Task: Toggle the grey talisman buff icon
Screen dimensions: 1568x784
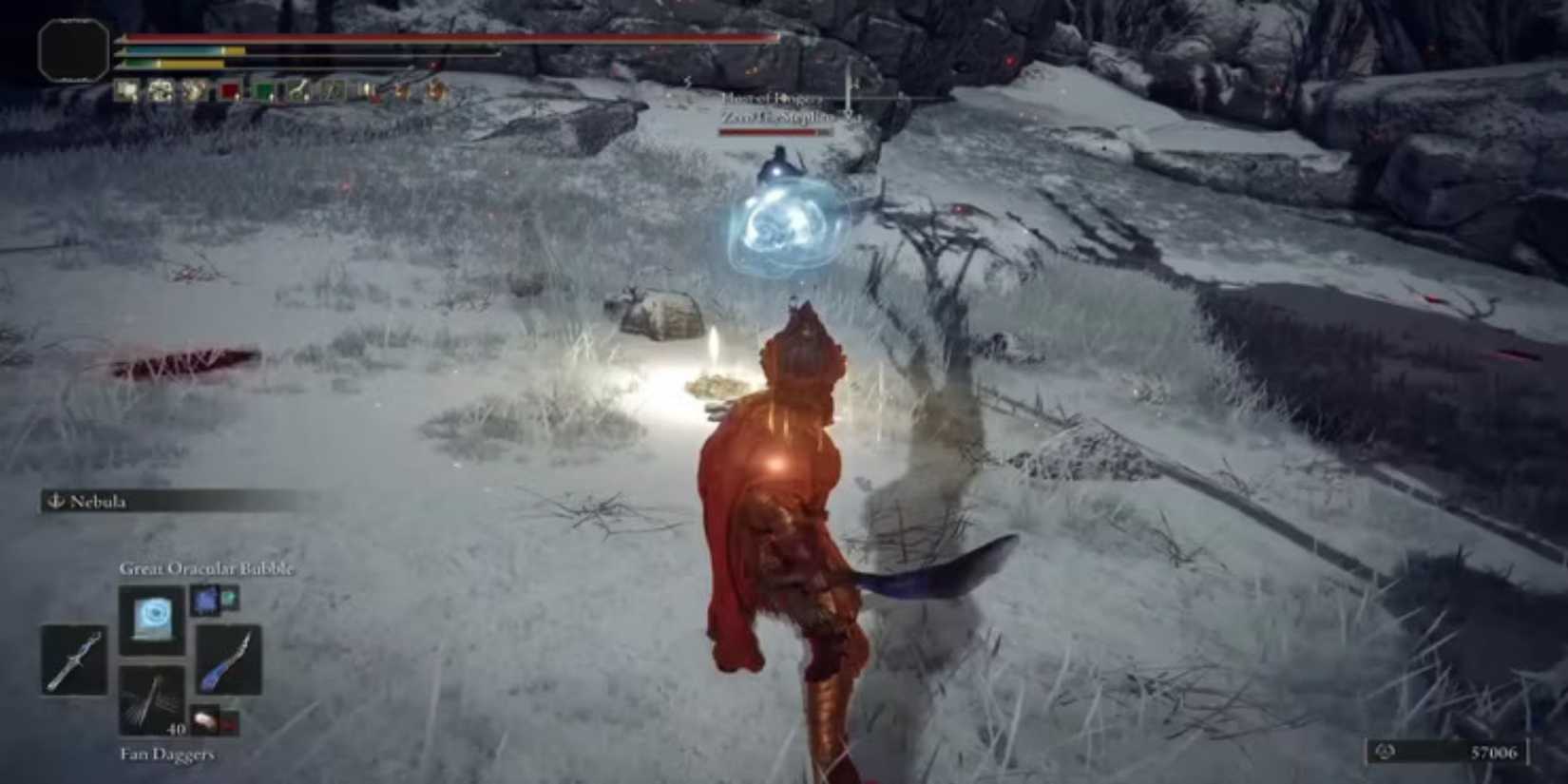Action: tap(330, 90)
